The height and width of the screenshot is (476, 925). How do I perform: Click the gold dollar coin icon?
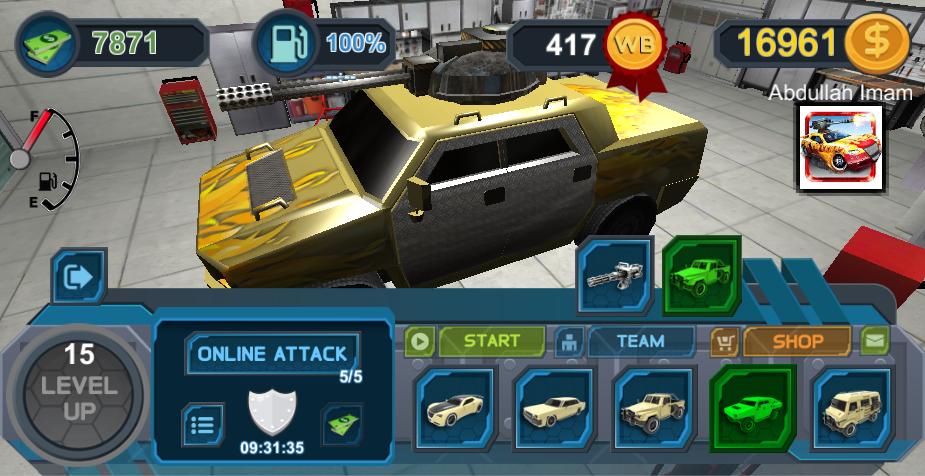[875, 43]
